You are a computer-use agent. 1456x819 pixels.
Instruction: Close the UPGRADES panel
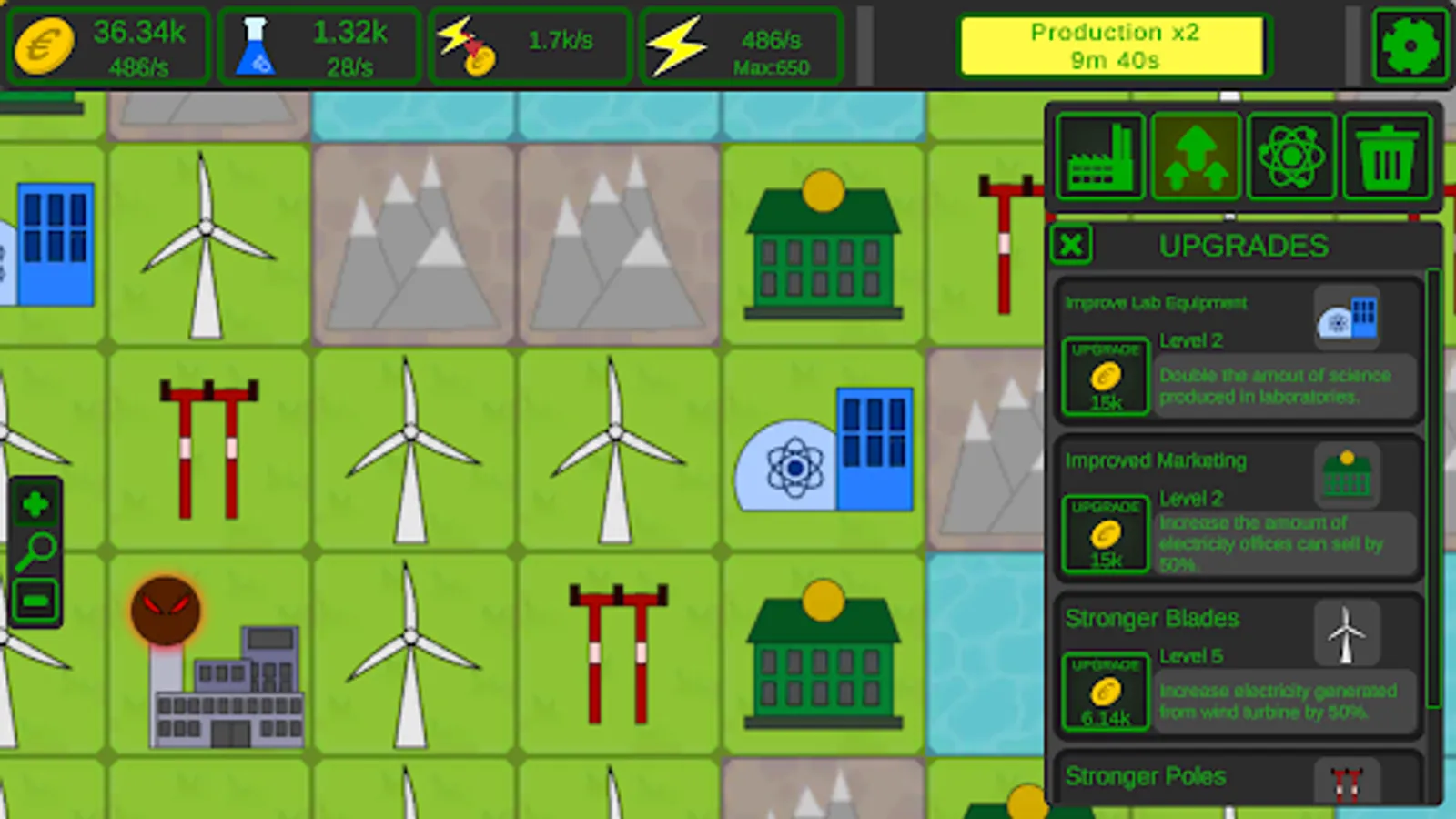[1071, 246]
